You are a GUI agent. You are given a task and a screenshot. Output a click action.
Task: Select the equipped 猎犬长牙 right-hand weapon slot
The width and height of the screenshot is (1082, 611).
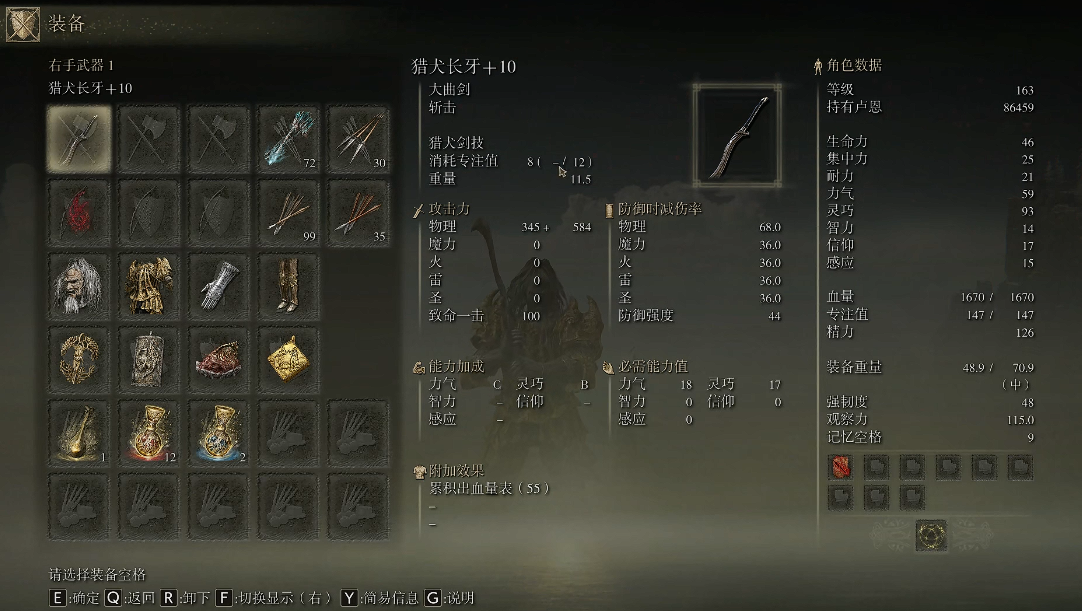coord(79,139)
